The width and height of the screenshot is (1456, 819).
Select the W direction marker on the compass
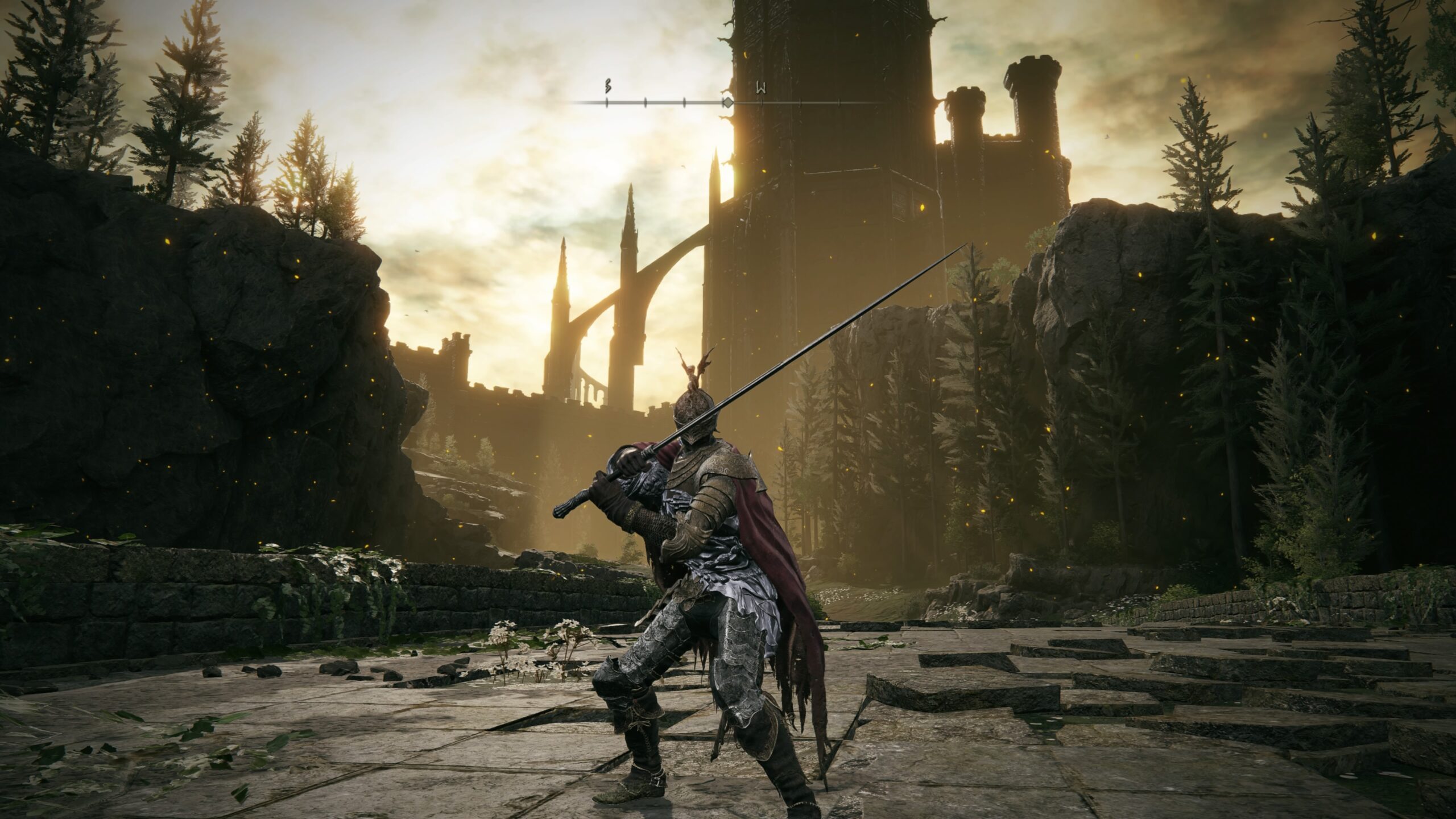point(760,89)
